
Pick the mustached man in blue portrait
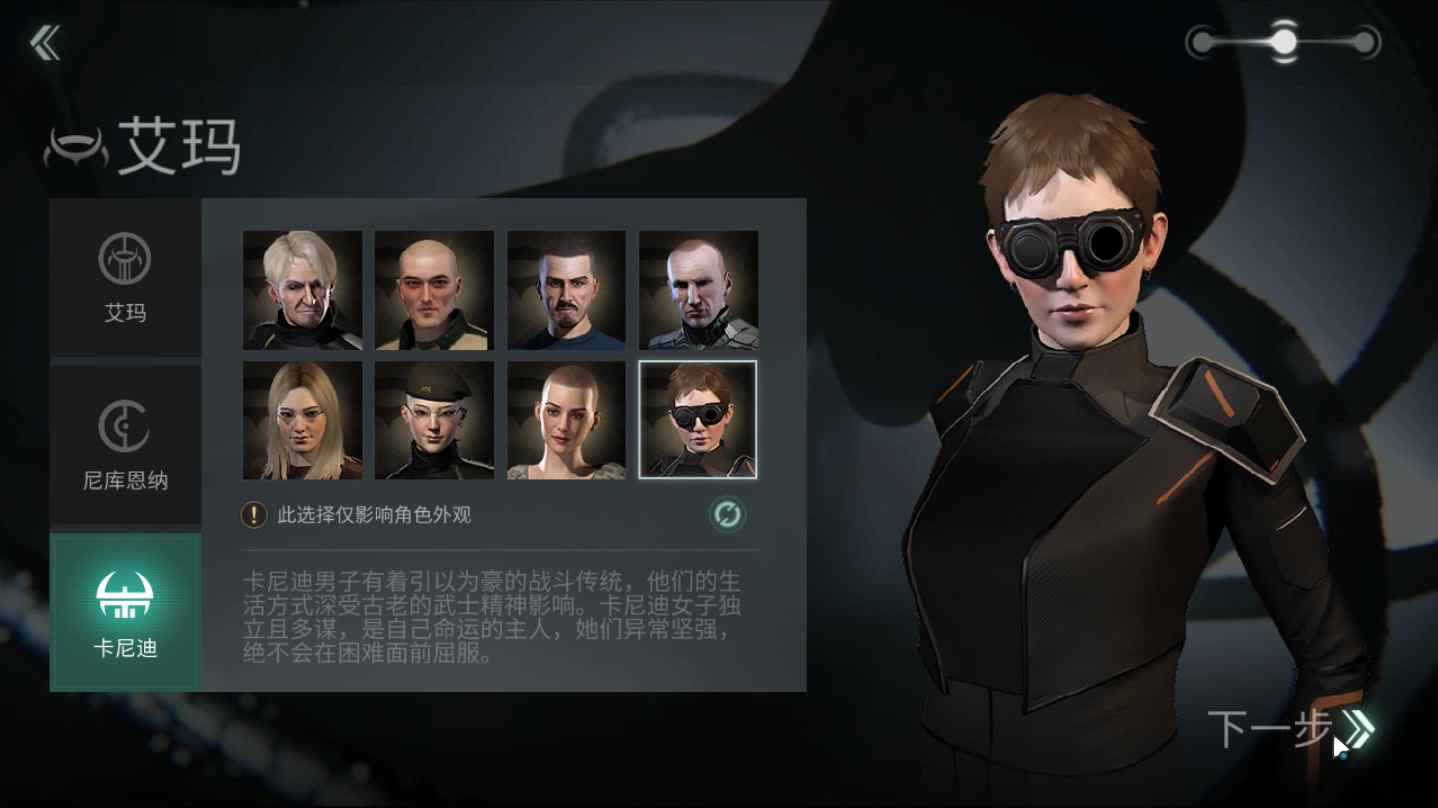(567, 290)
